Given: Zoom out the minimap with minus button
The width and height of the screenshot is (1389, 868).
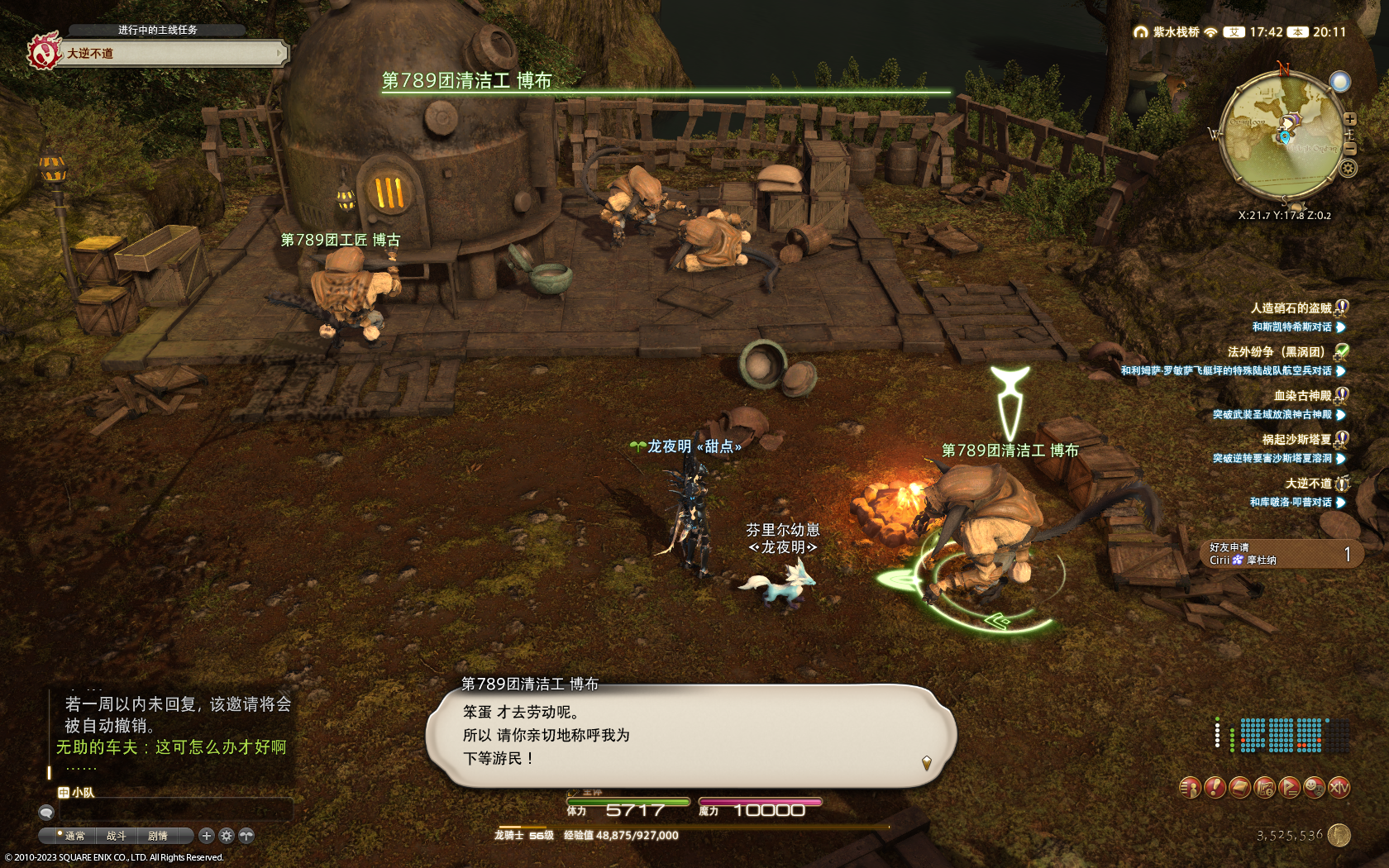Looking at the screenshot, I should [1349, 149].
